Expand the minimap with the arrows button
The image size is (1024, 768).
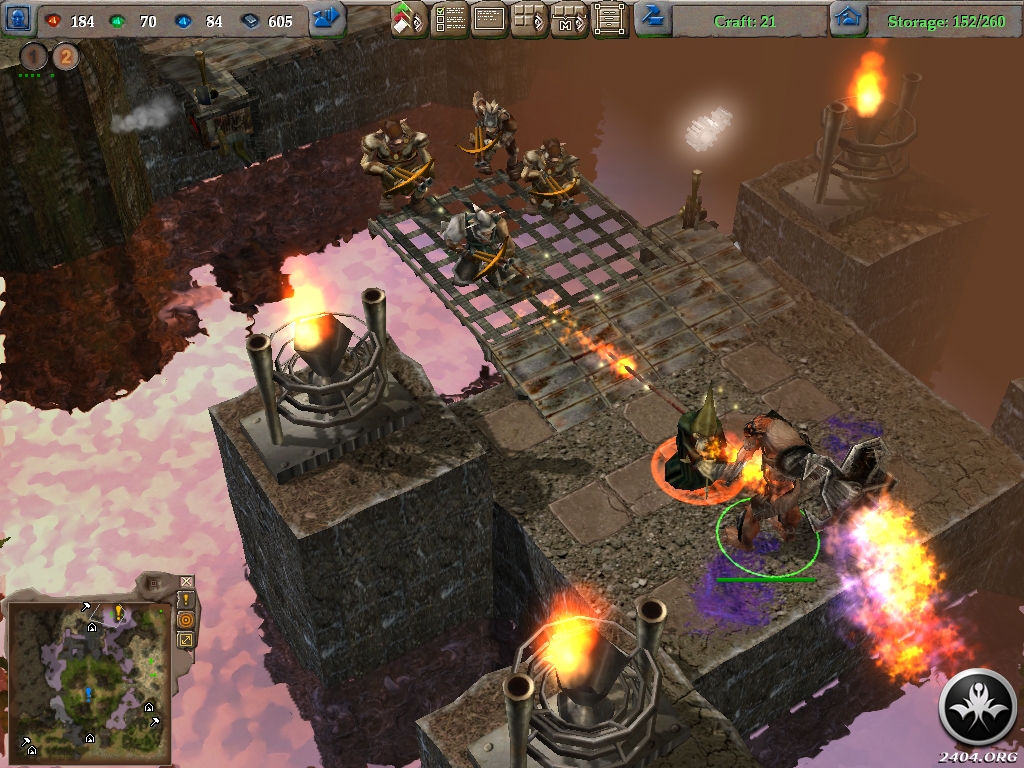(x=186, y=639)
